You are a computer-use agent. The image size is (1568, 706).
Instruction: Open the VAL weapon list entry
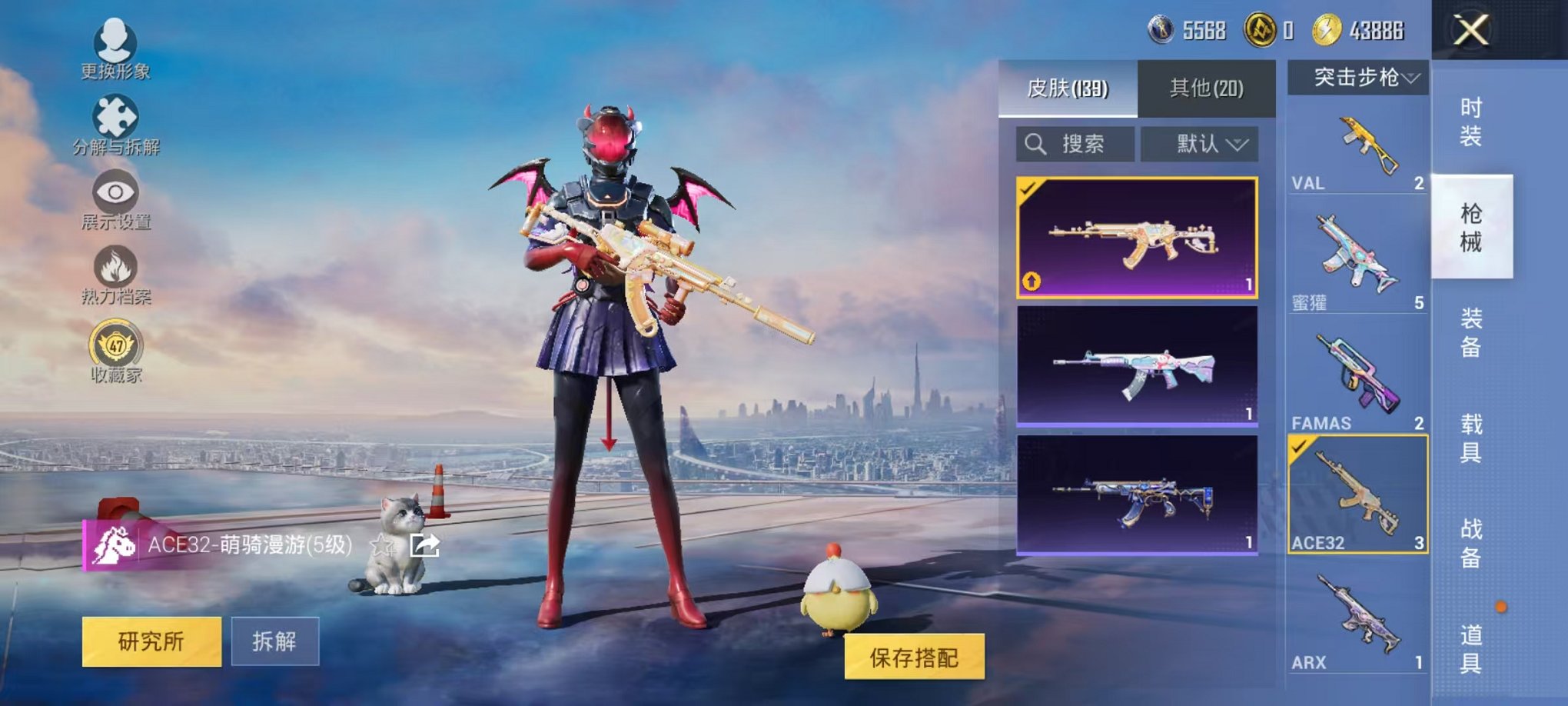tap(1357, 146)
